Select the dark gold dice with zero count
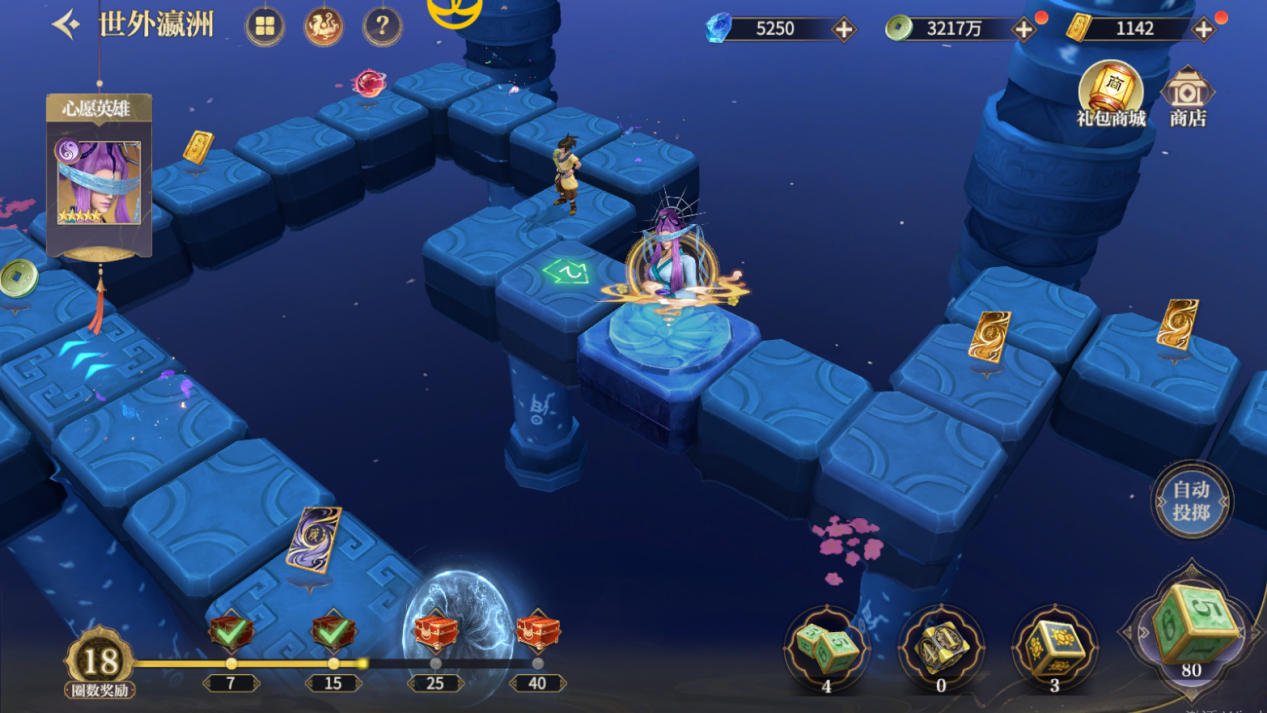This screenshot has height=713, width=1267. coord(941,647)
